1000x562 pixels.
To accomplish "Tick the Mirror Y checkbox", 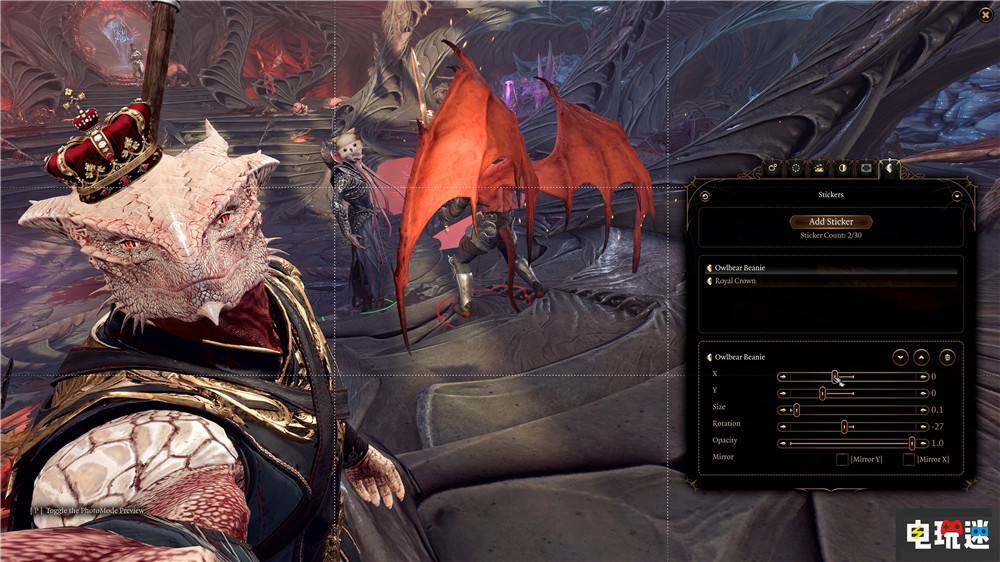I will coord(842,459).
